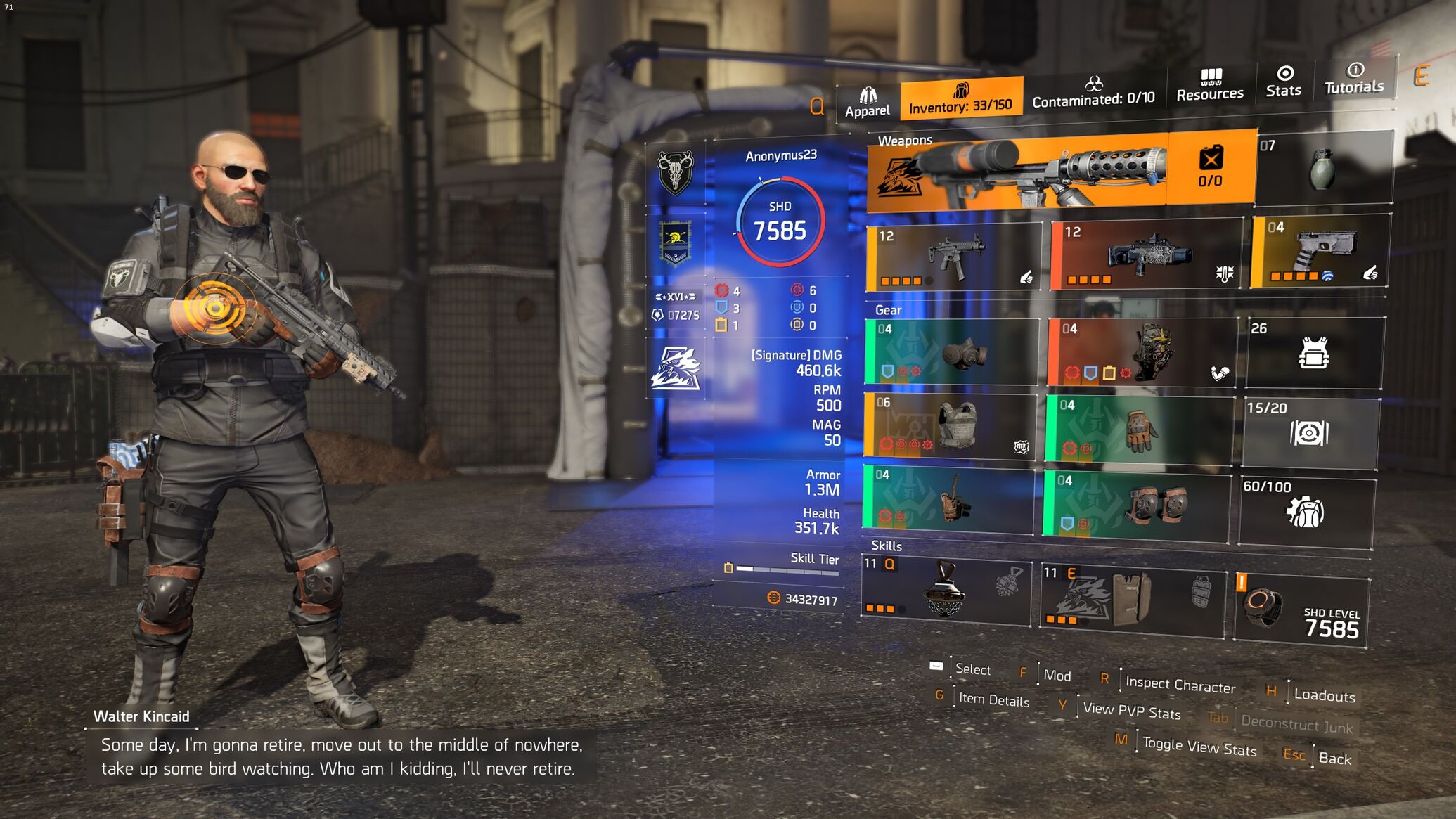1456x819 pixels.
Task: Open the armor kit slot showing 26
Action: point(1313,353)
